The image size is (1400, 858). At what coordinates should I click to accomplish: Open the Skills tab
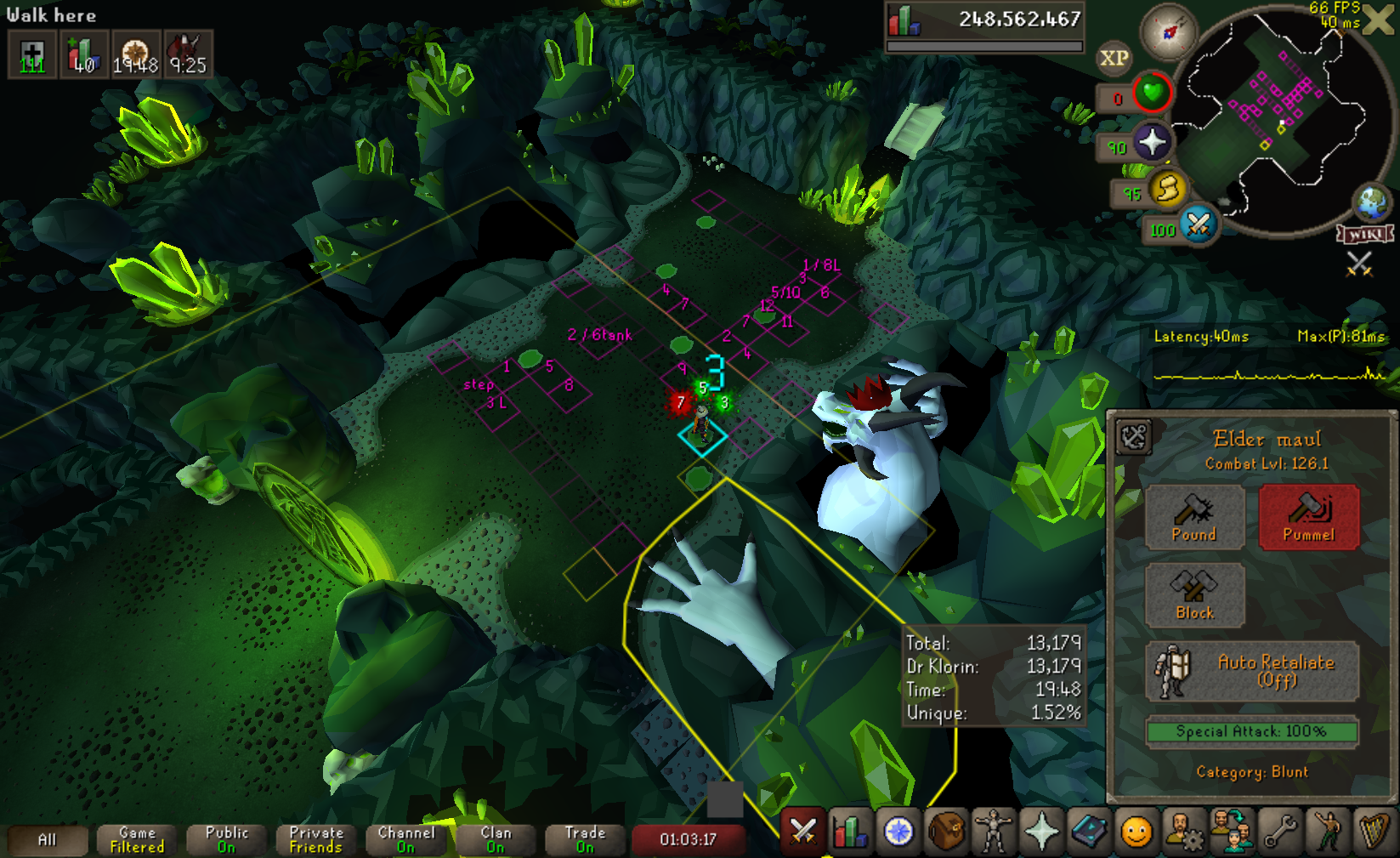tap(851, 832)
